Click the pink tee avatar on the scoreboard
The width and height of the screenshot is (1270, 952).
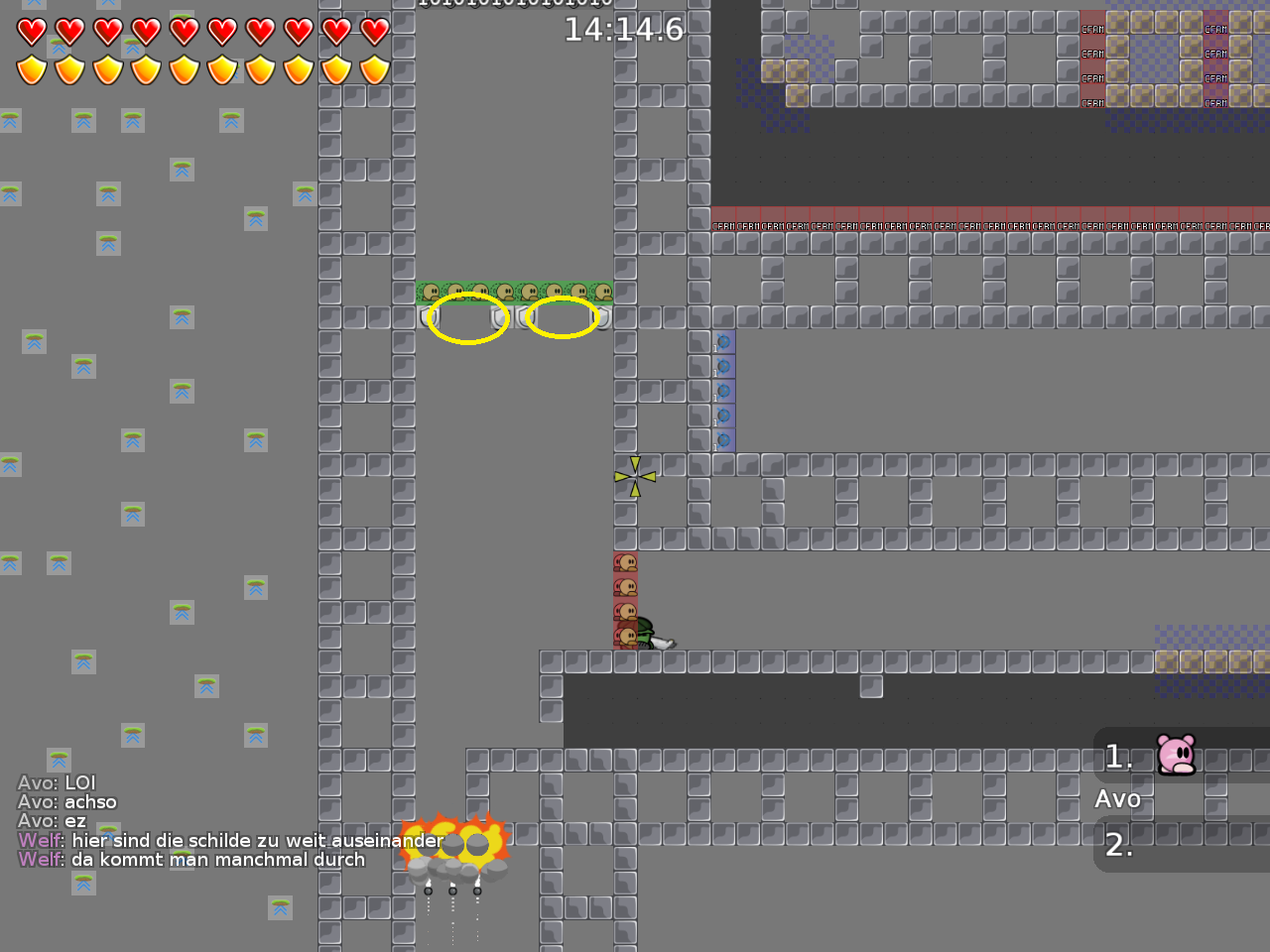(1175, 756)
